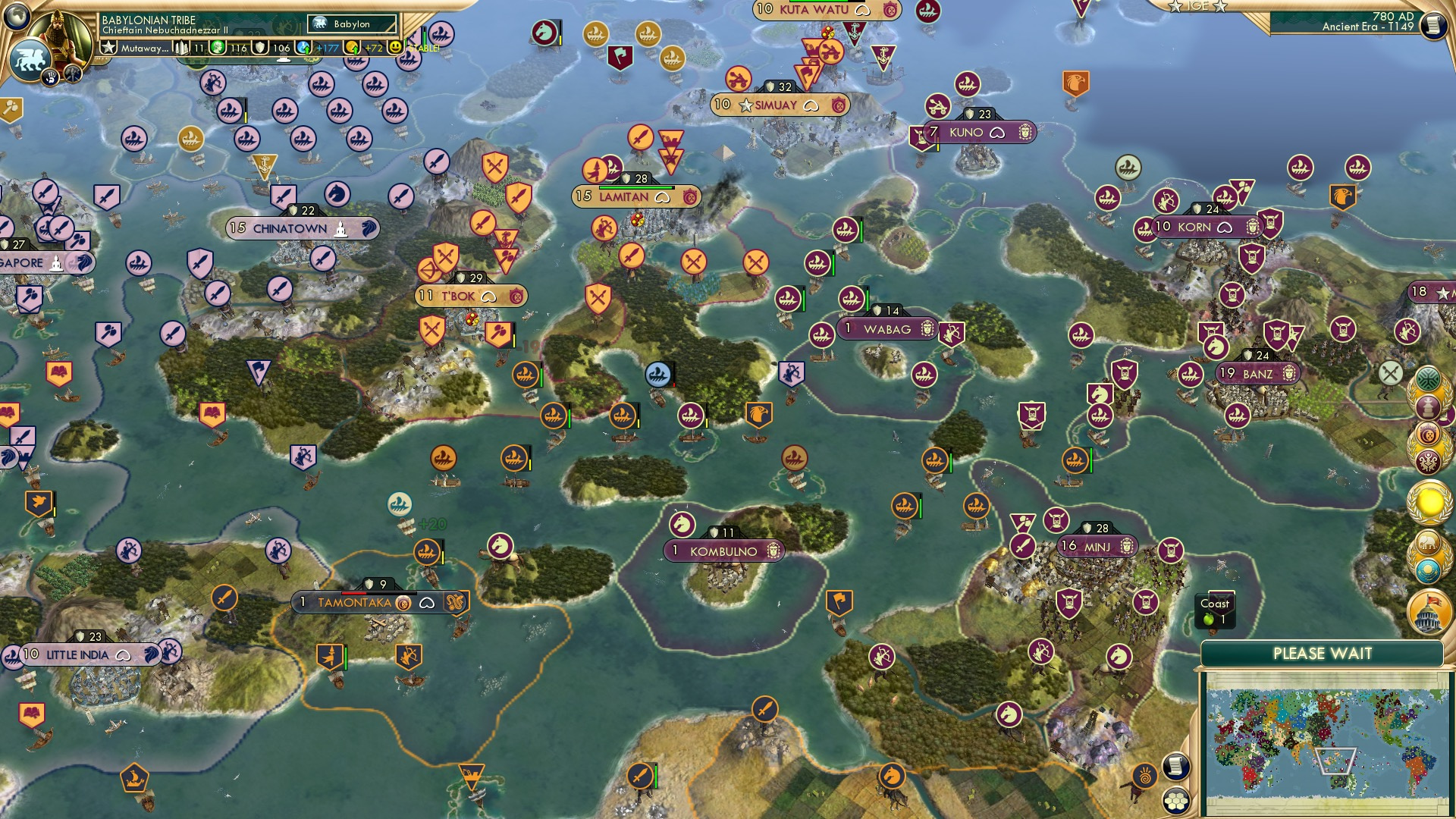Click the capitol building notification icon
The height and width of the screenshot is (819, 1456).
pyautogui.click(x=1427, y=610)
